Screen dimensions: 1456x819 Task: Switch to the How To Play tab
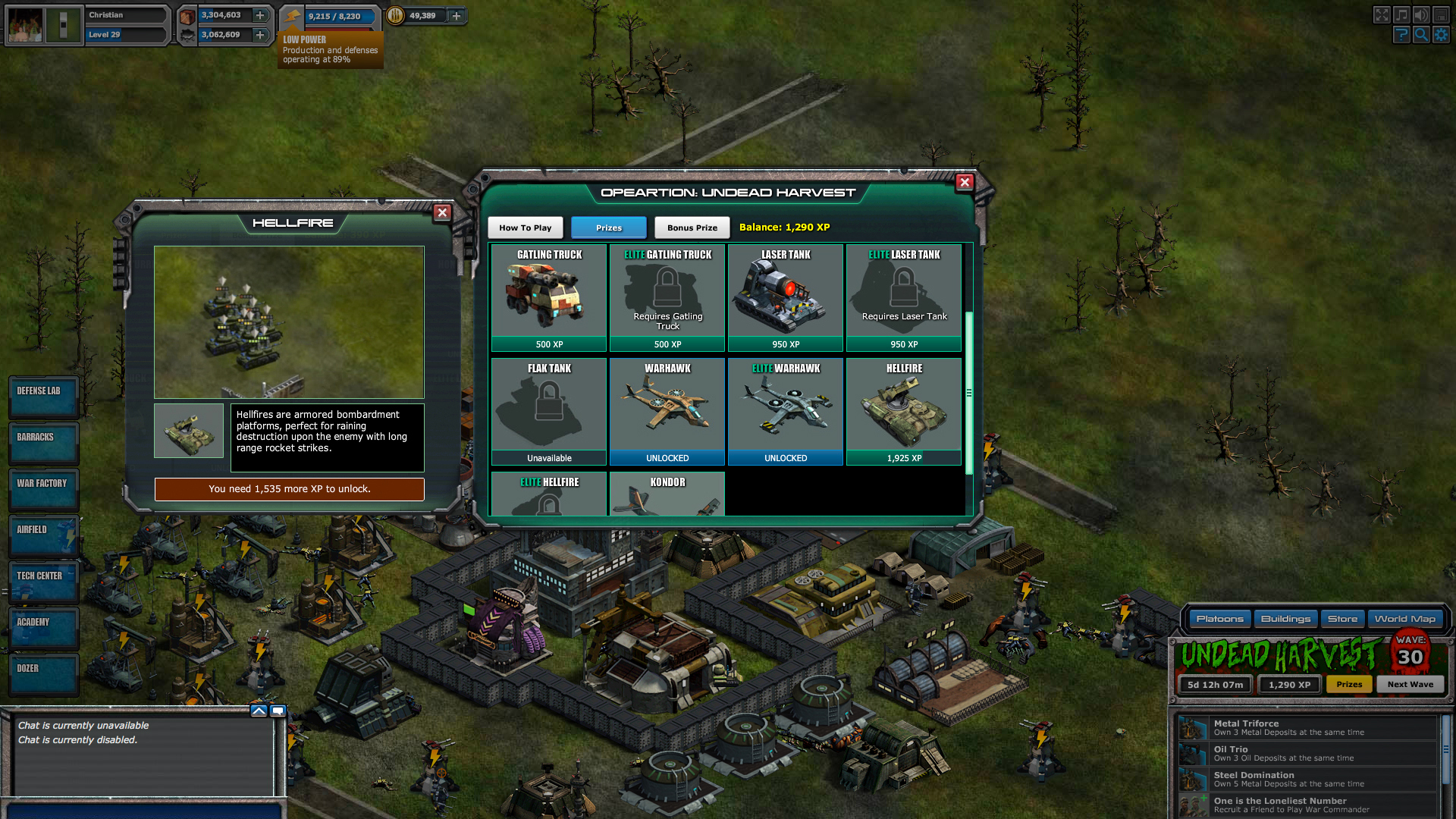(525, 227)
